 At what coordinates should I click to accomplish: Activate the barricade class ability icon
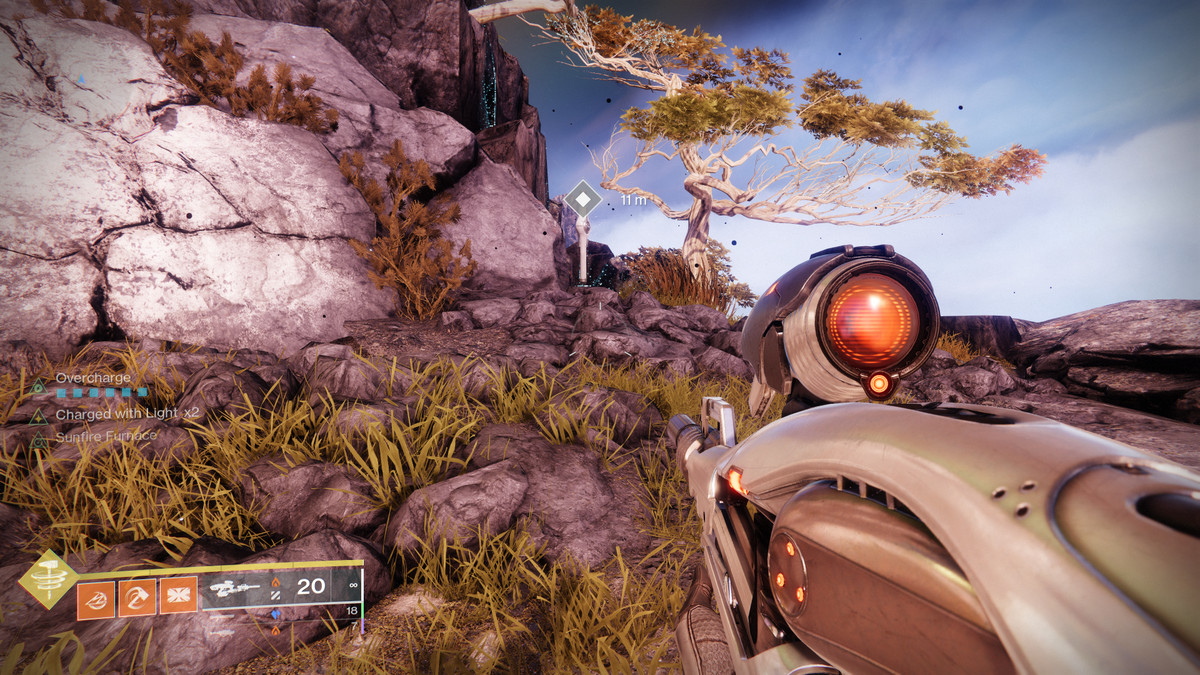[178, 596]
